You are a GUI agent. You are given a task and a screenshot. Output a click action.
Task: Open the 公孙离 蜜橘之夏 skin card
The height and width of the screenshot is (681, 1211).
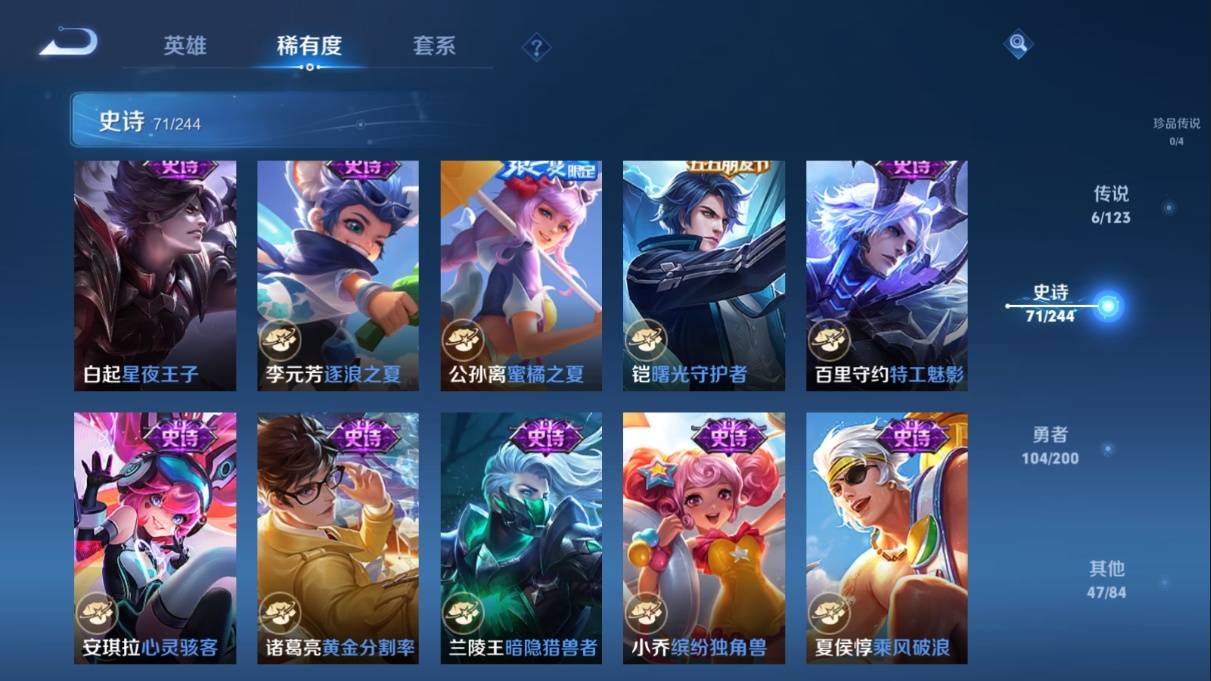pos(521,275)
